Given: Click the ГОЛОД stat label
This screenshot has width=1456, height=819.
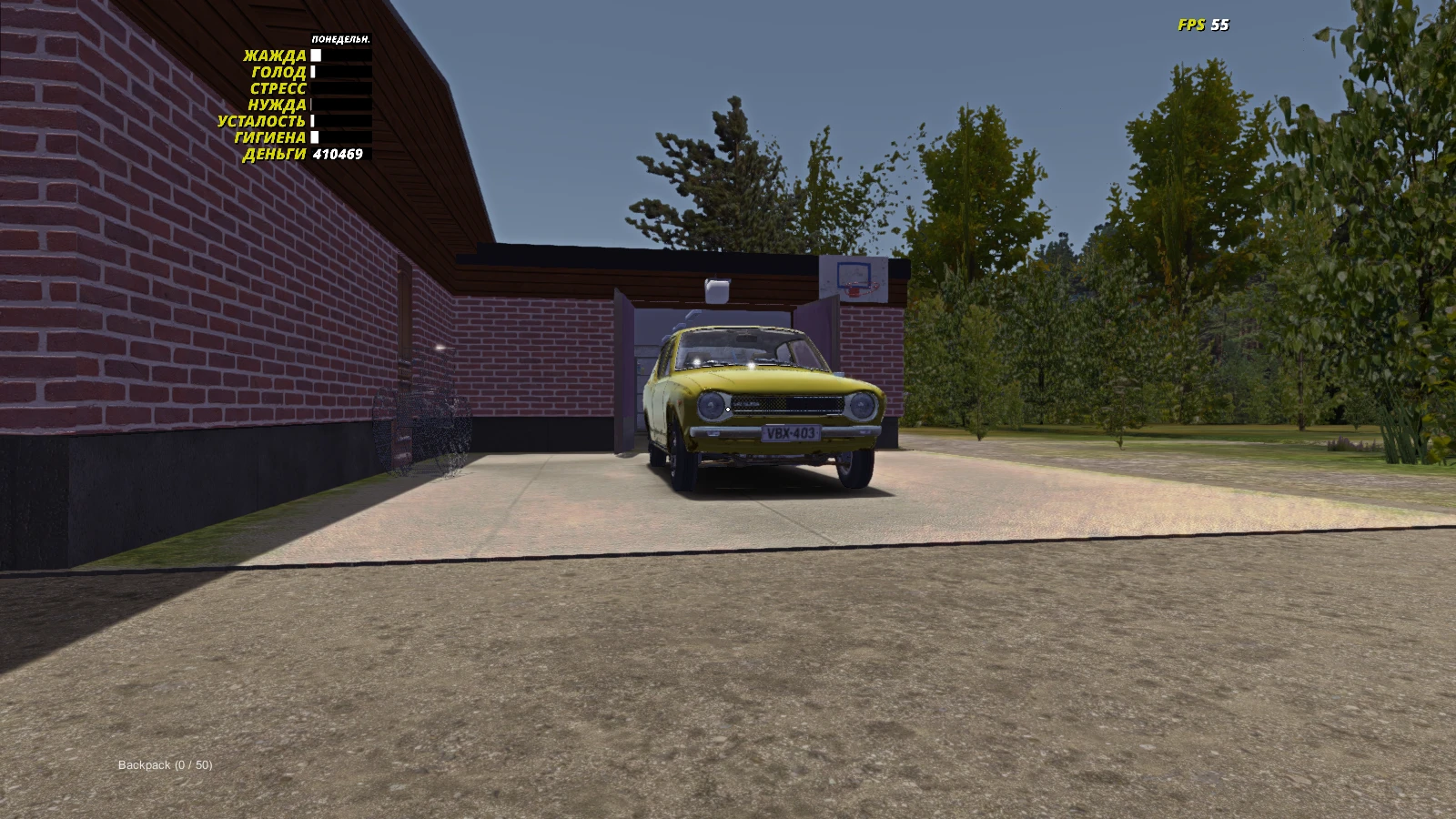Looking at the screenshot, I should [x=279, y=72].
